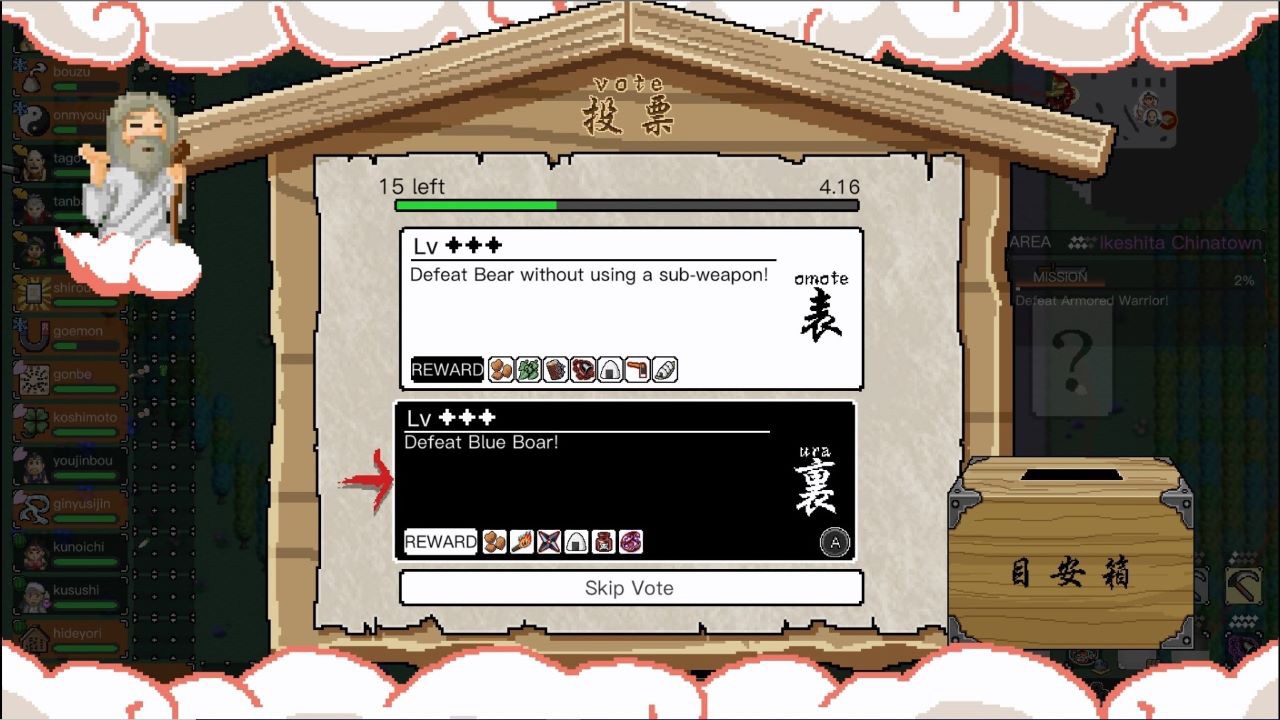1280x720 pixels.
Task: Click the purple demon meat reward icon in the ura rewards
Action: [x=629, y=542]
